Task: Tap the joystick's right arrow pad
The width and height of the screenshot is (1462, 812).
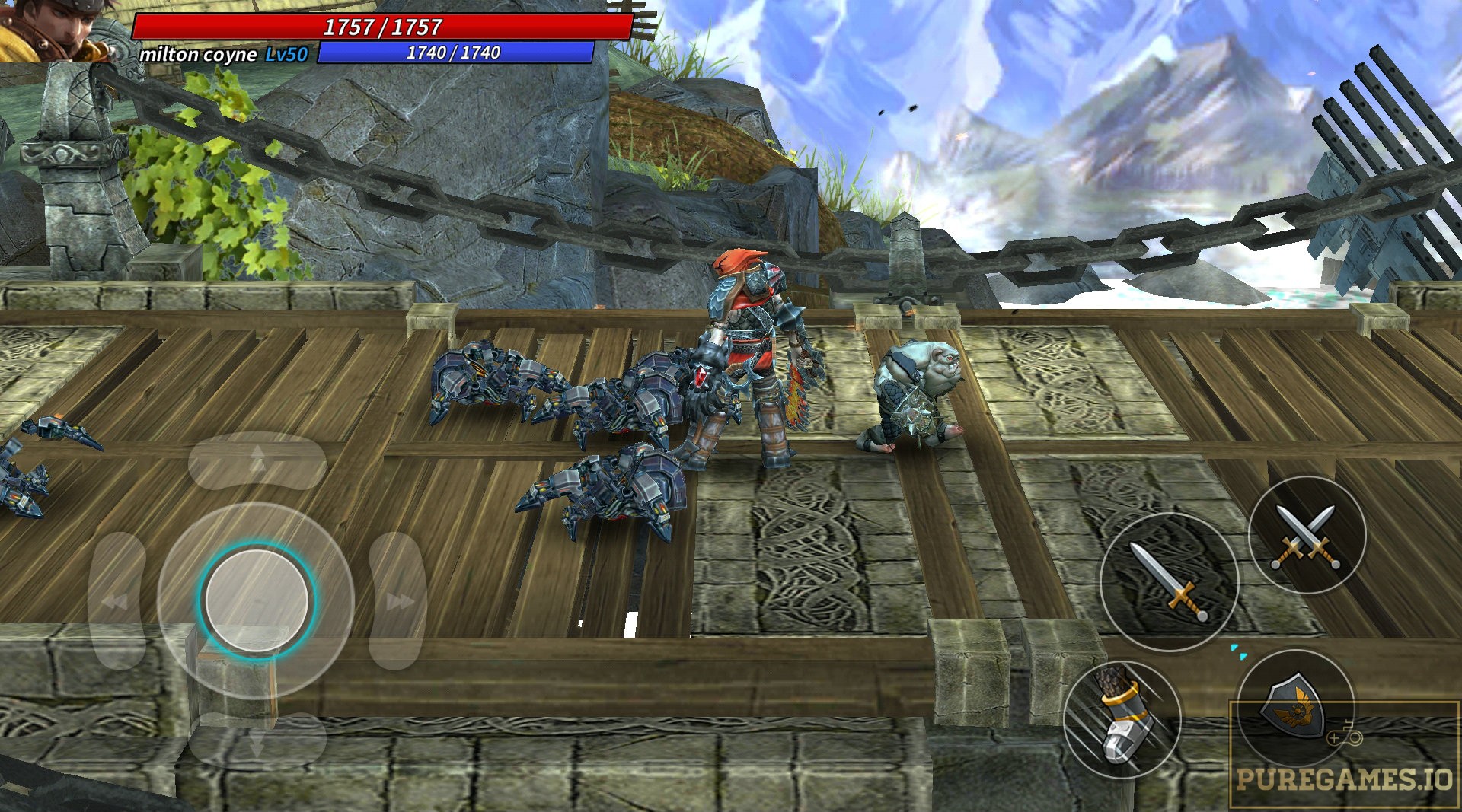Action: [397, 601]
